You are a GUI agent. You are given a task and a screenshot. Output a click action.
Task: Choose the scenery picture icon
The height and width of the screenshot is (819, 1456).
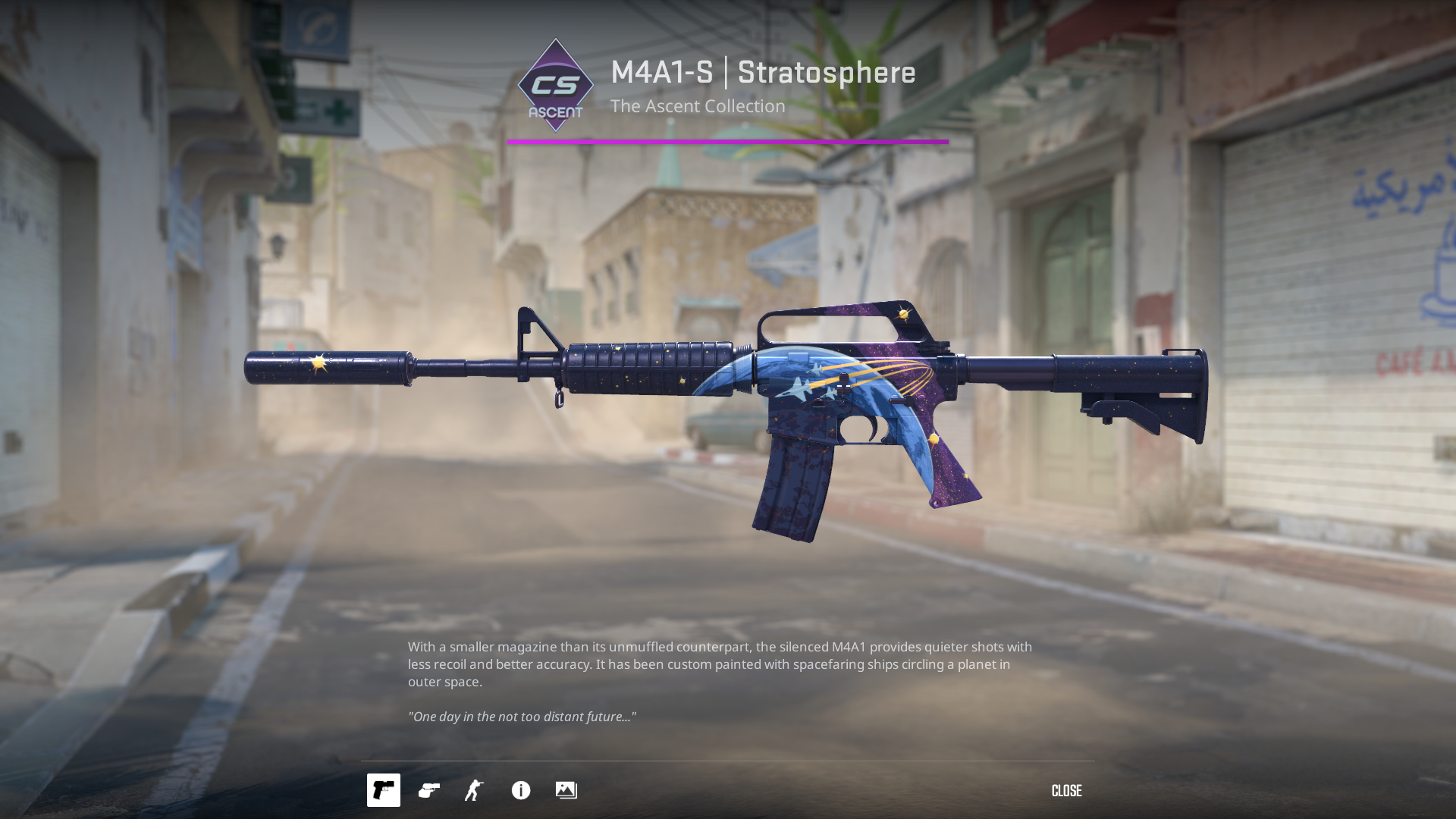point(566,790)
